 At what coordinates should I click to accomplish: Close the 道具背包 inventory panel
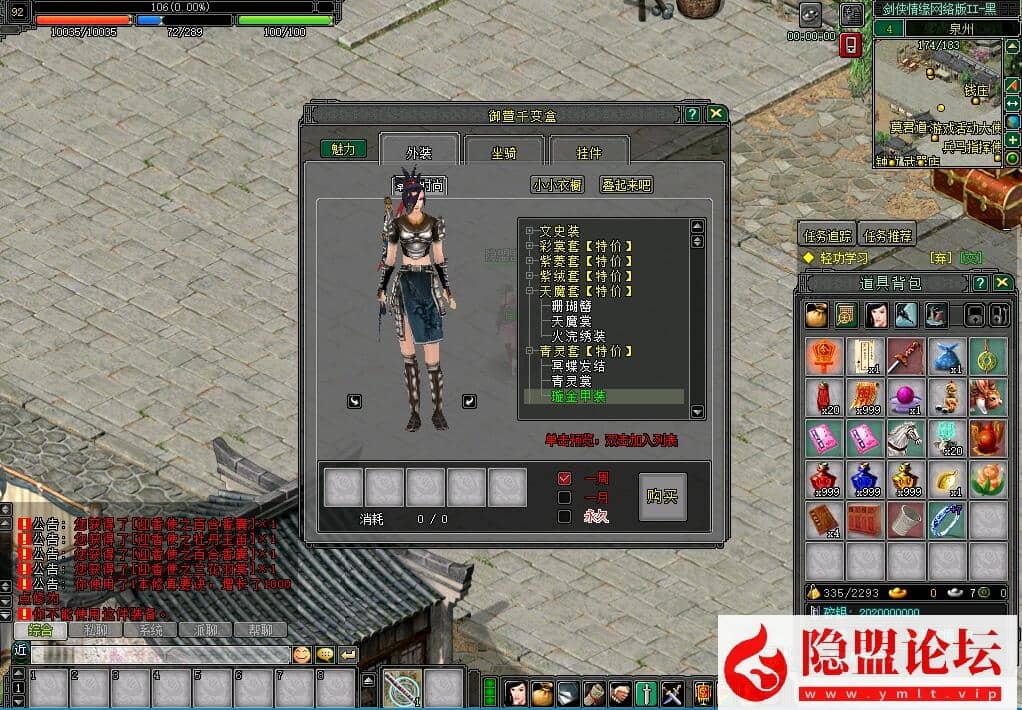(x=1003, y=283)
